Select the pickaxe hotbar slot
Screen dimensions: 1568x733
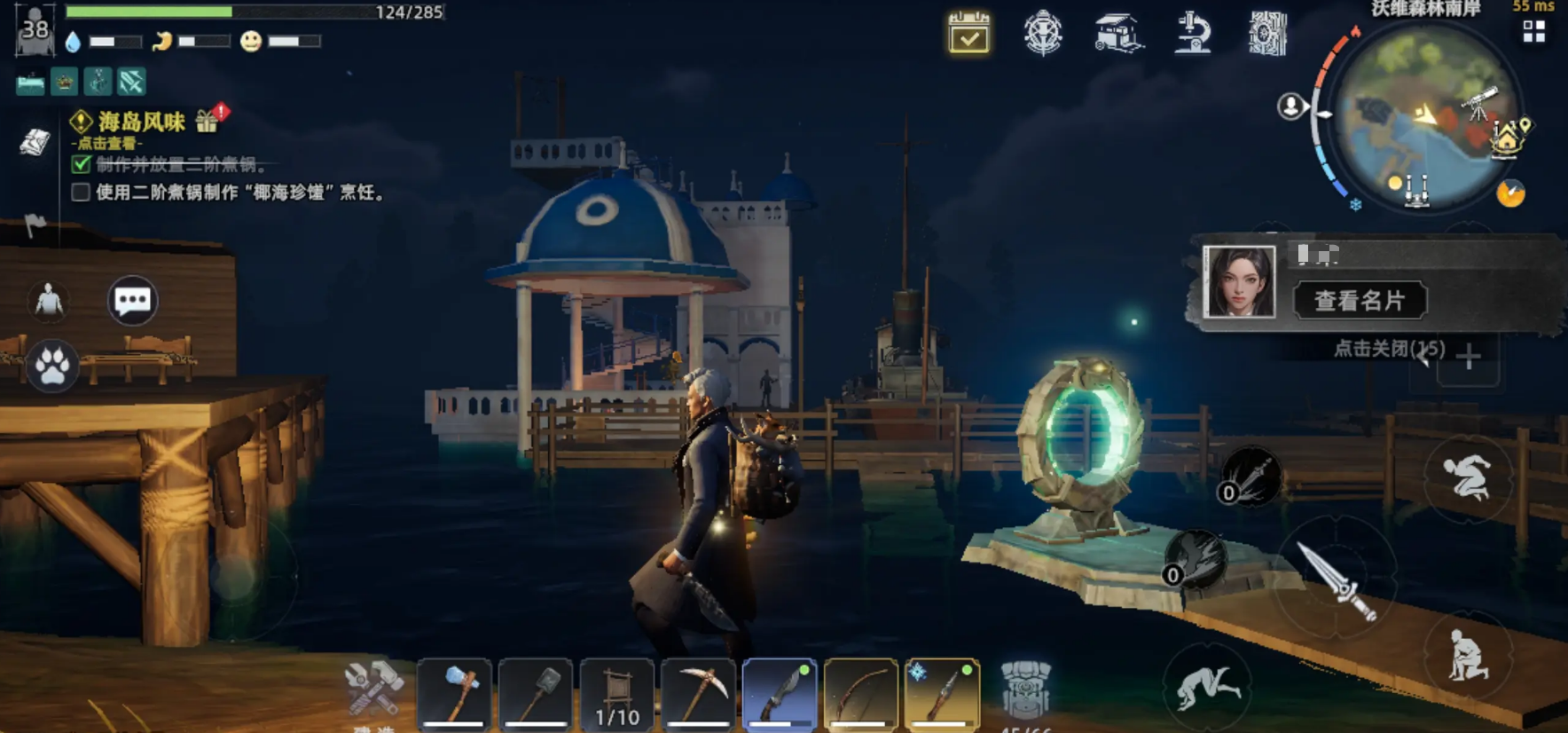point(699,694)
